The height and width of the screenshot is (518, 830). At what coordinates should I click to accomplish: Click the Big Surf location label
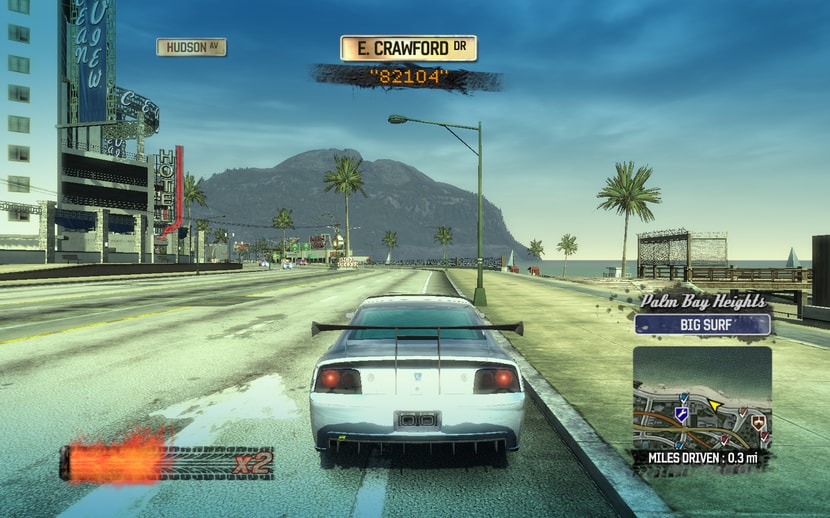702,324
